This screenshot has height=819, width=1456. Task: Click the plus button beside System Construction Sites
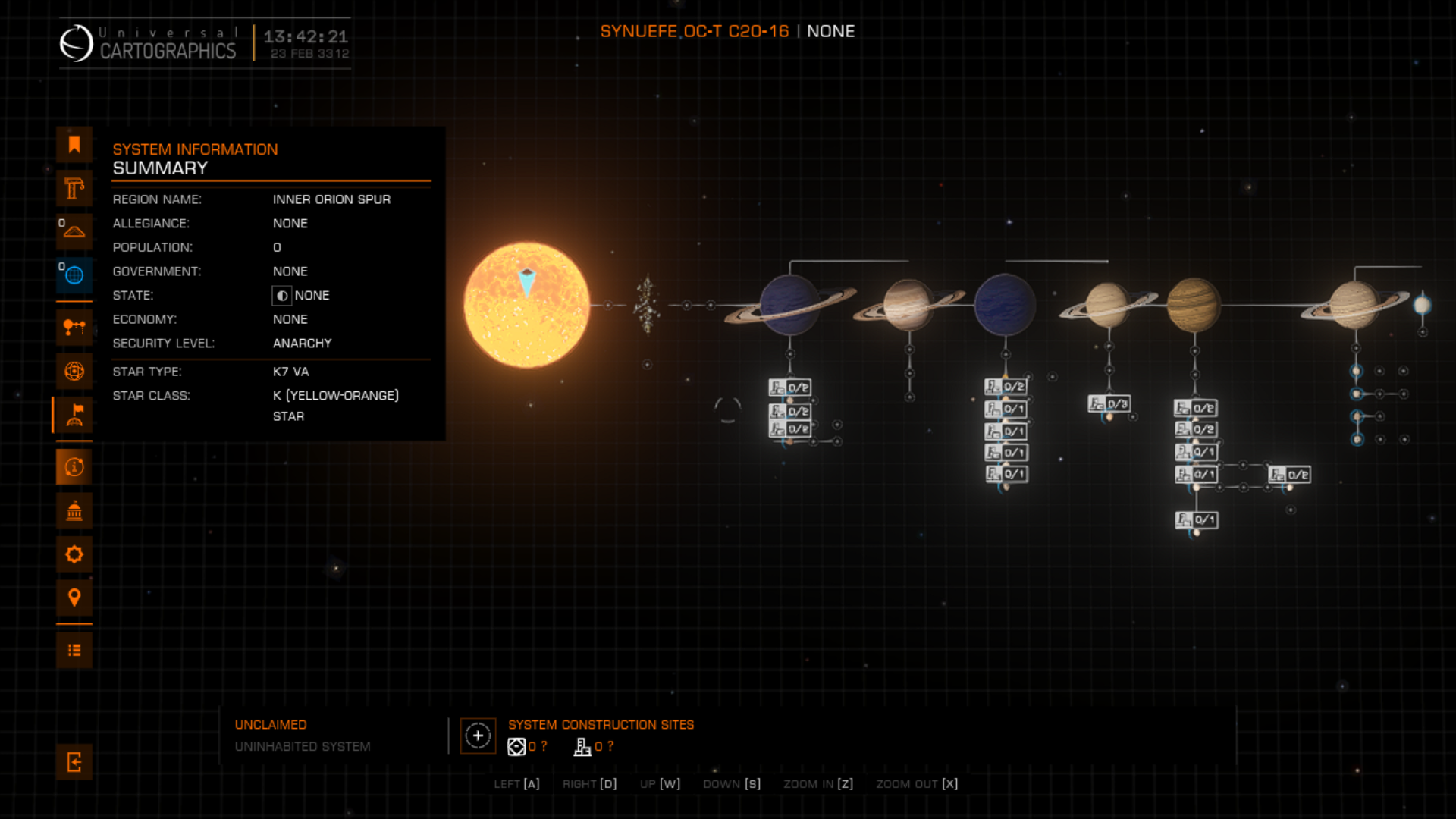478,736
